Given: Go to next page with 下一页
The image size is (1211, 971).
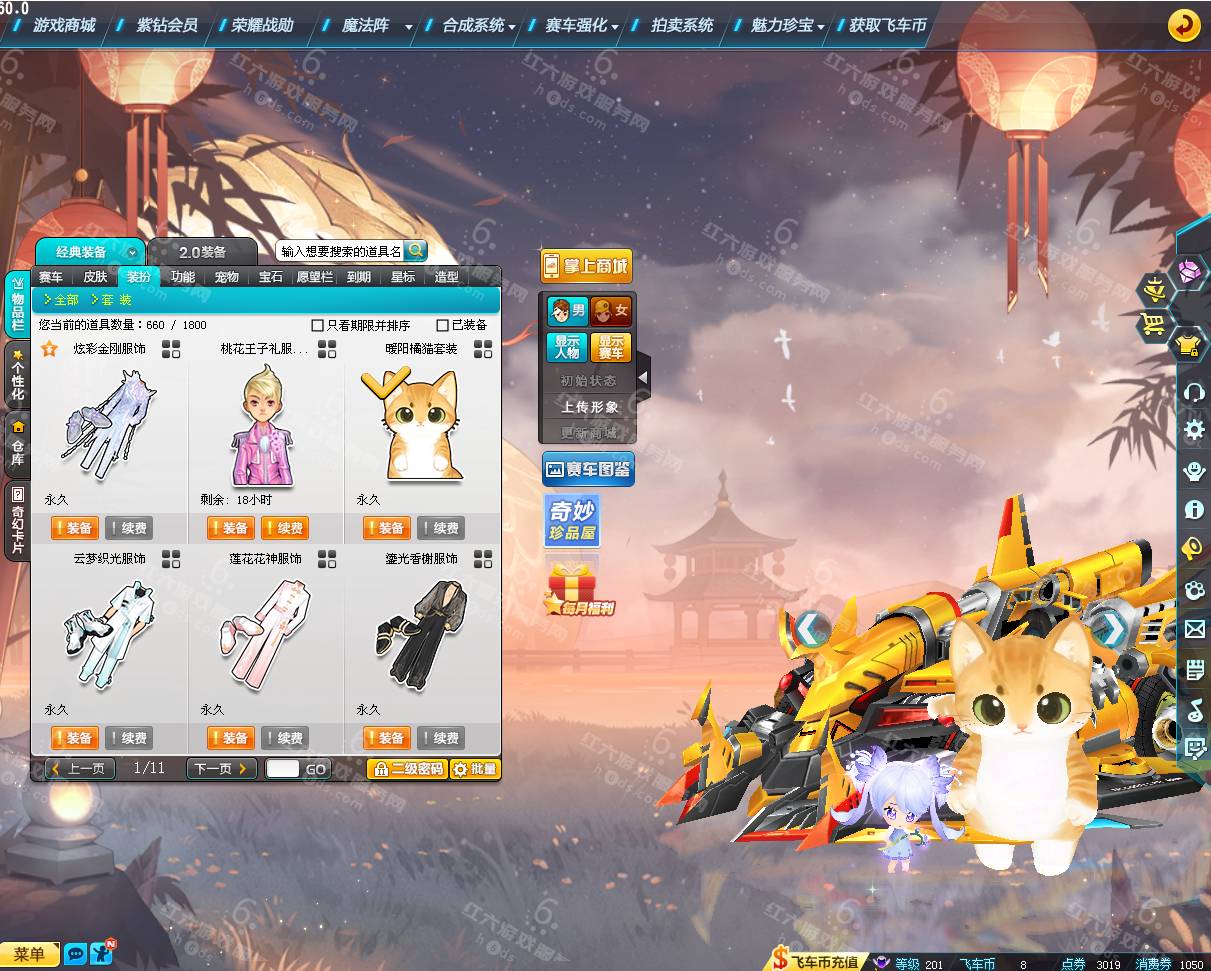Looking at the screenshot, I should [x=220, y=768].
